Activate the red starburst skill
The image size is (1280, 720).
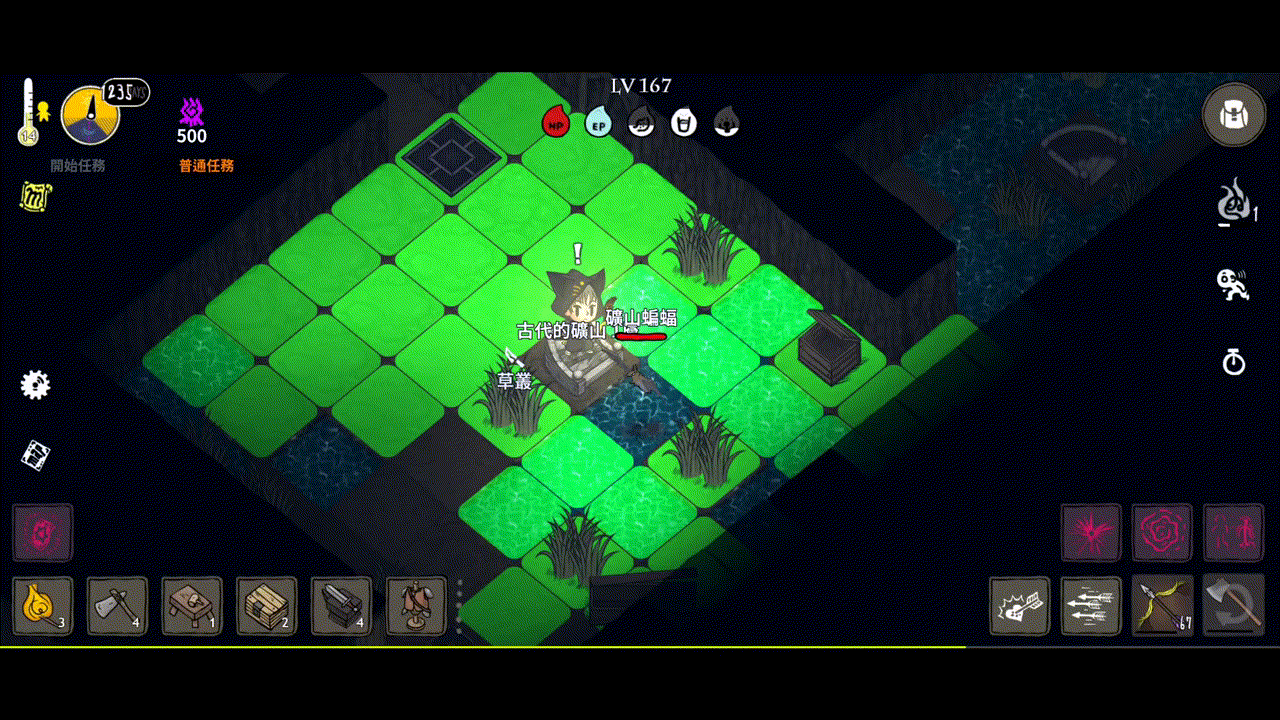pyautogui.click(x=1091, y=533)
